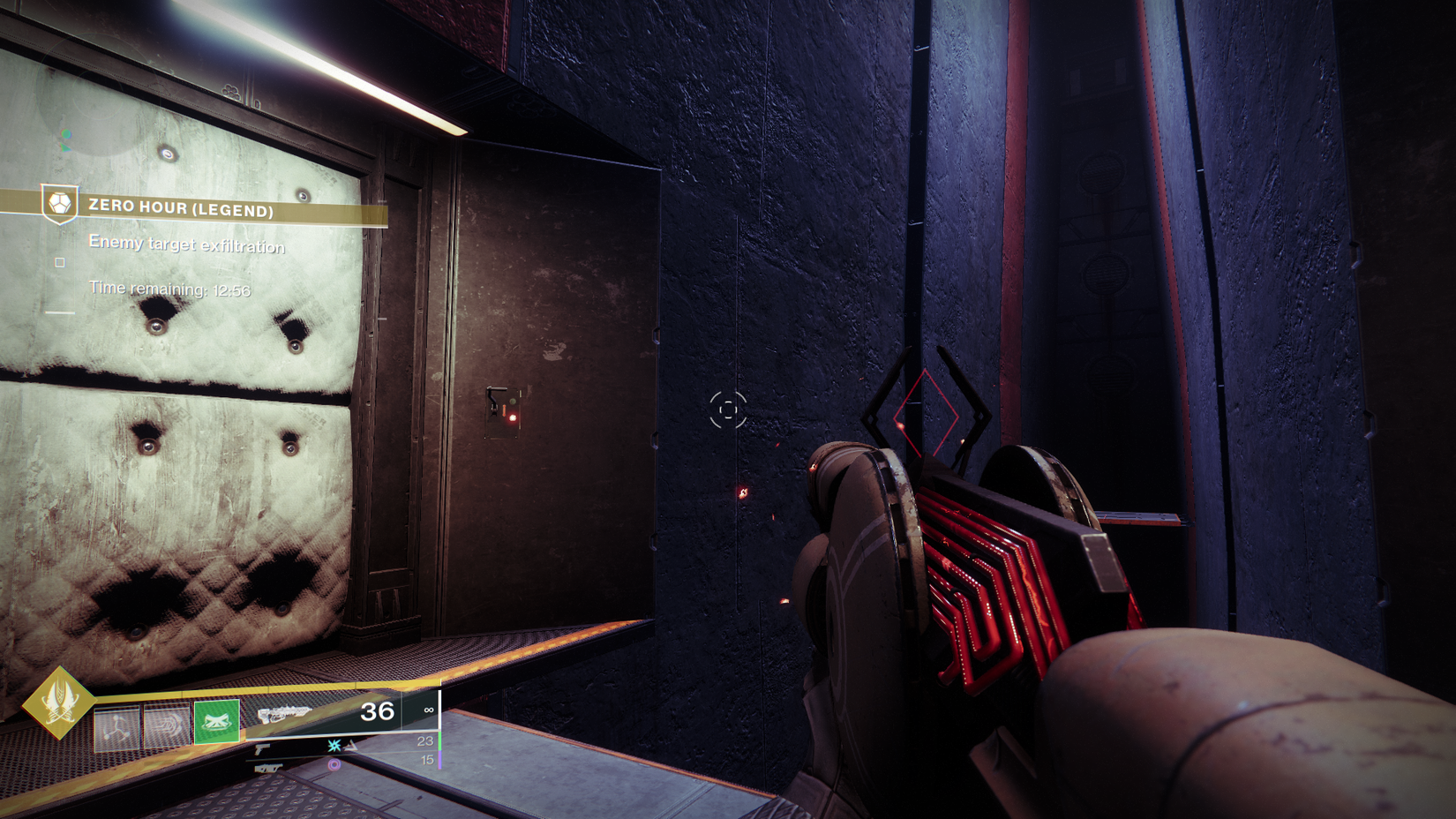Click the submachine gun weapon icon
The width and height of the screenshot is (1456, 819).
point(267,768)
